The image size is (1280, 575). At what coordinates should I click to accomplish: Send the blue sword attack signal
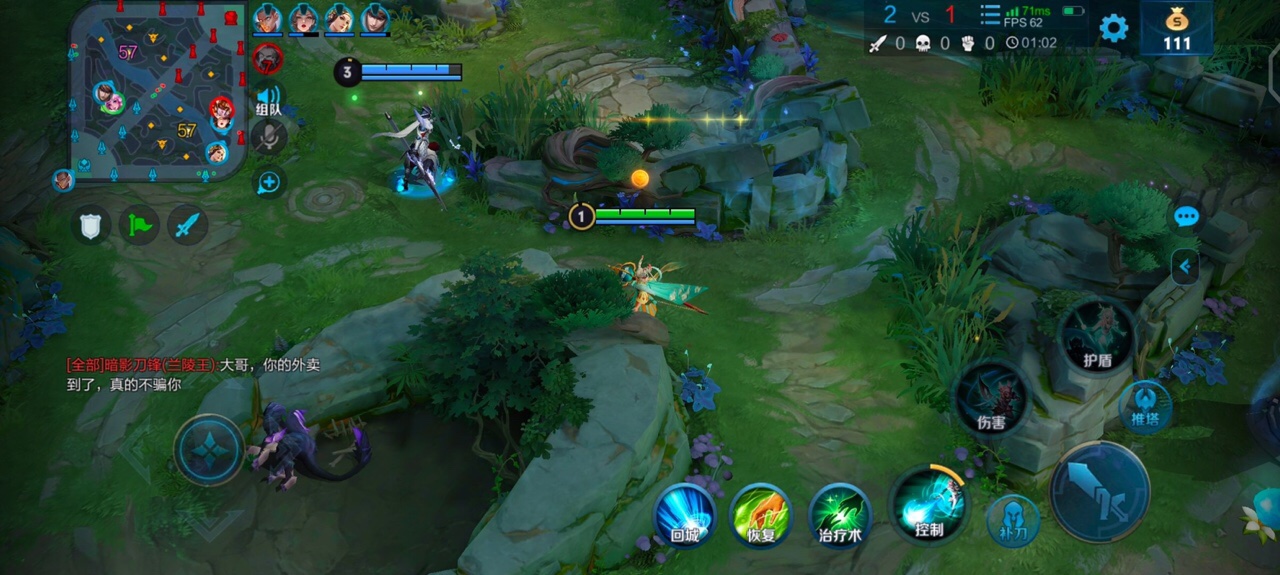click(187, 226)
